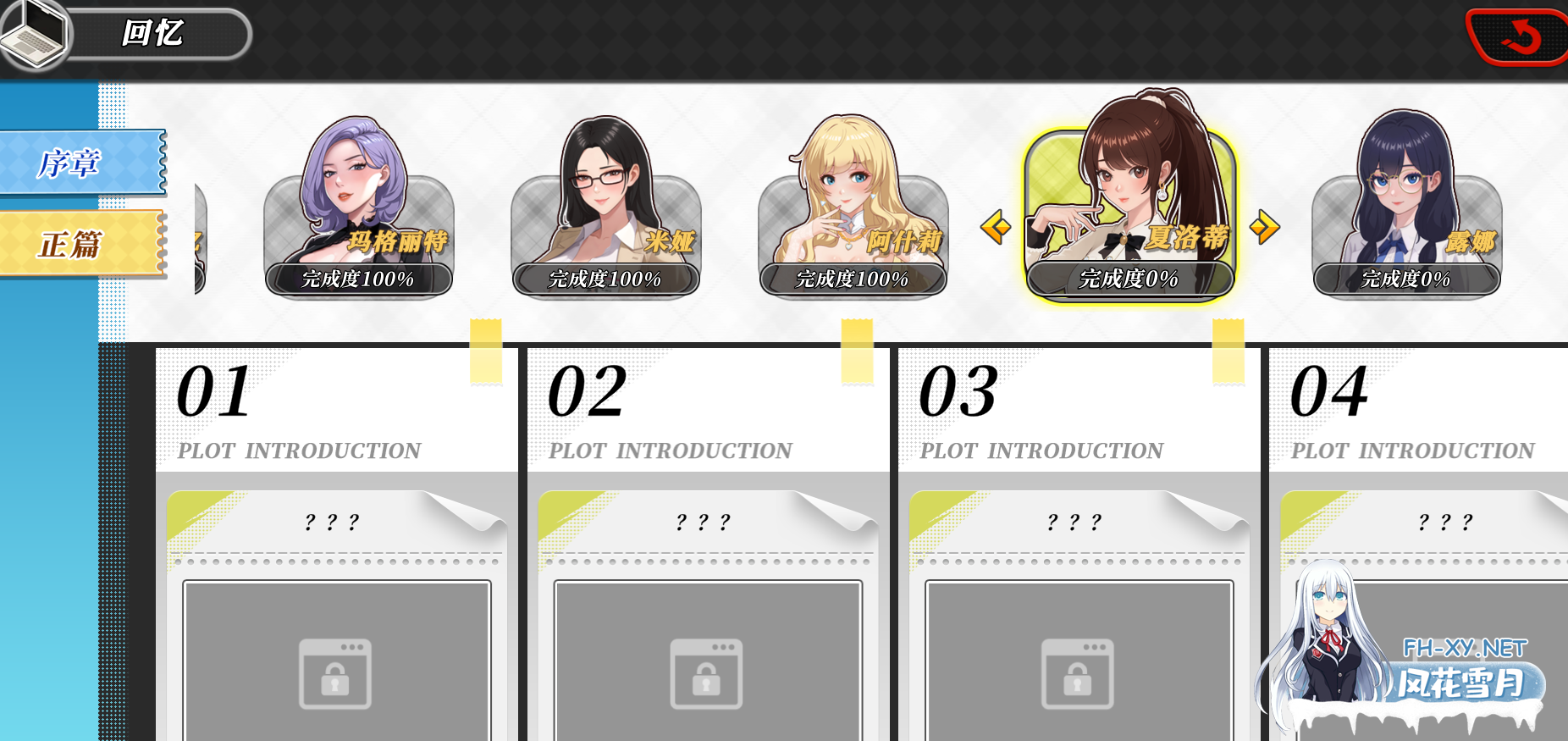Select the 米娅 character portrait

[606, 203]
